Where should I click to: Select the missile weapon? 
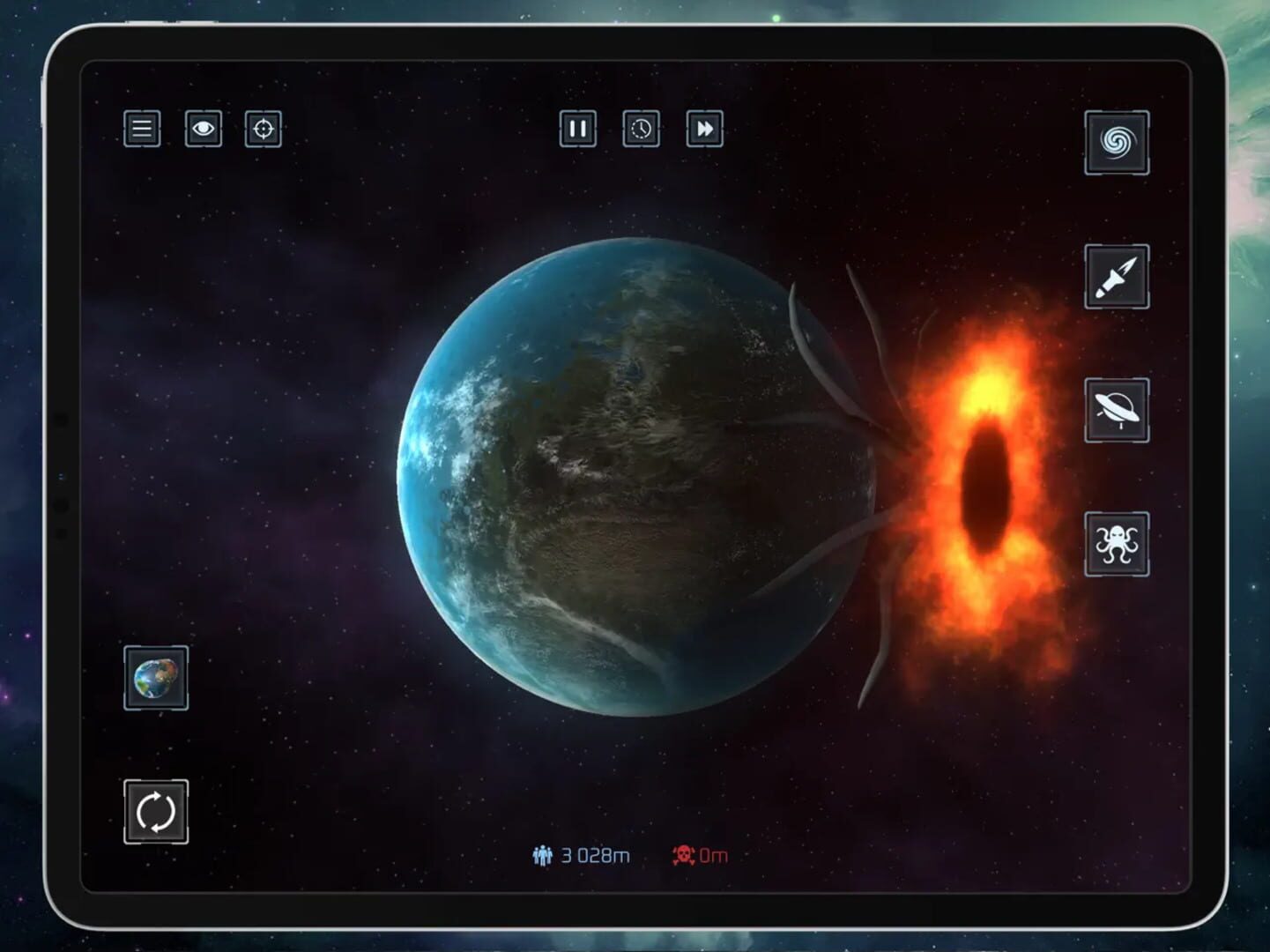coord(1116,279)
